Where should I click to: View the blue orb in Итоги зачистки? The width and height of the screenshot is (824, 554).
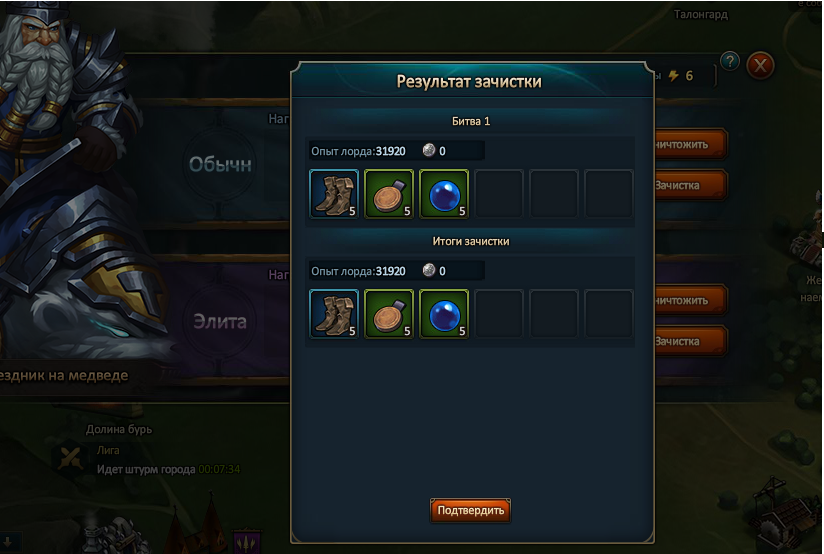[444, 314]
